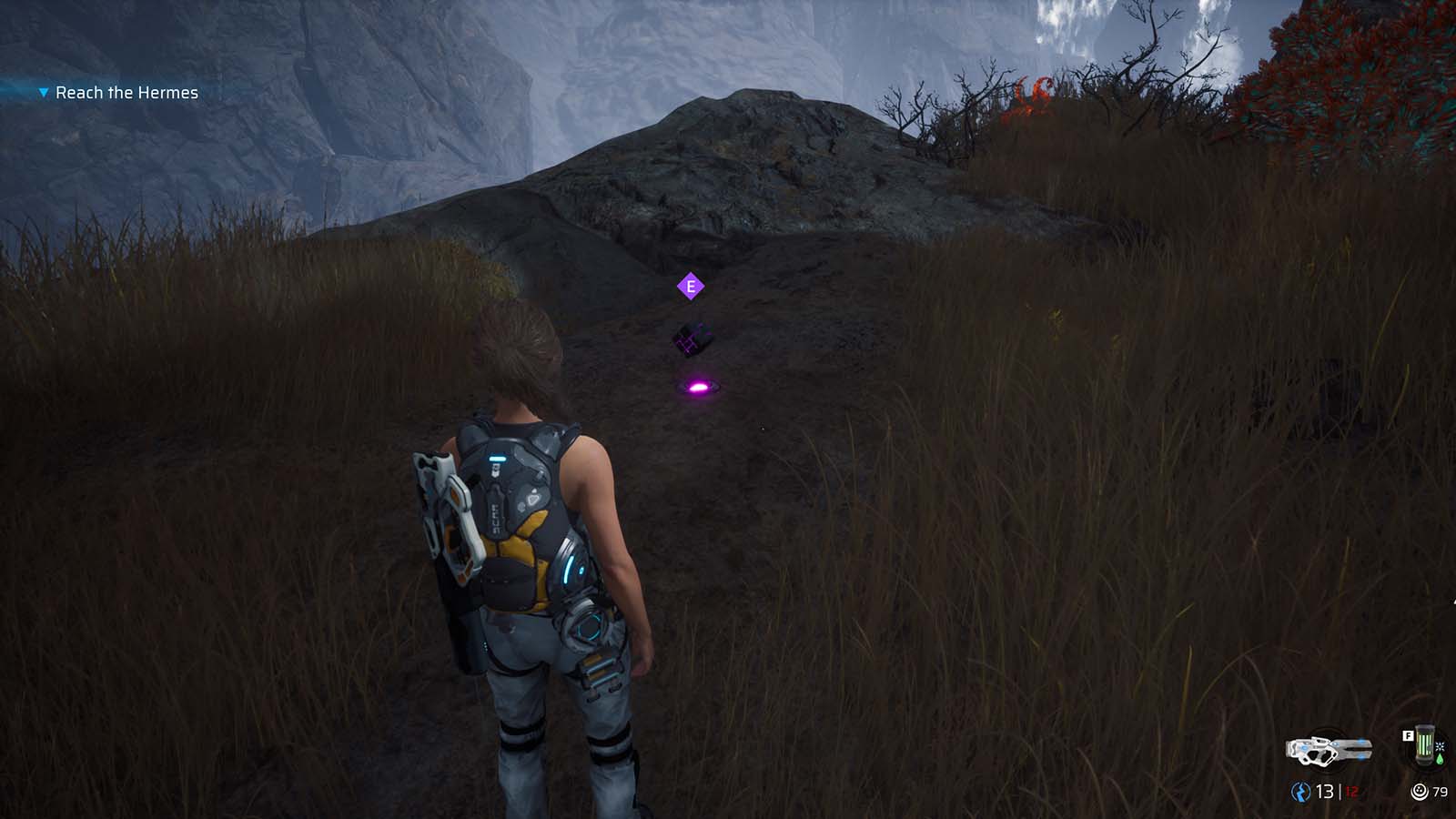Click the glowing purple pickup on the ground
Viewport: 1456px width, 819px height.
[x=699, y=388]
